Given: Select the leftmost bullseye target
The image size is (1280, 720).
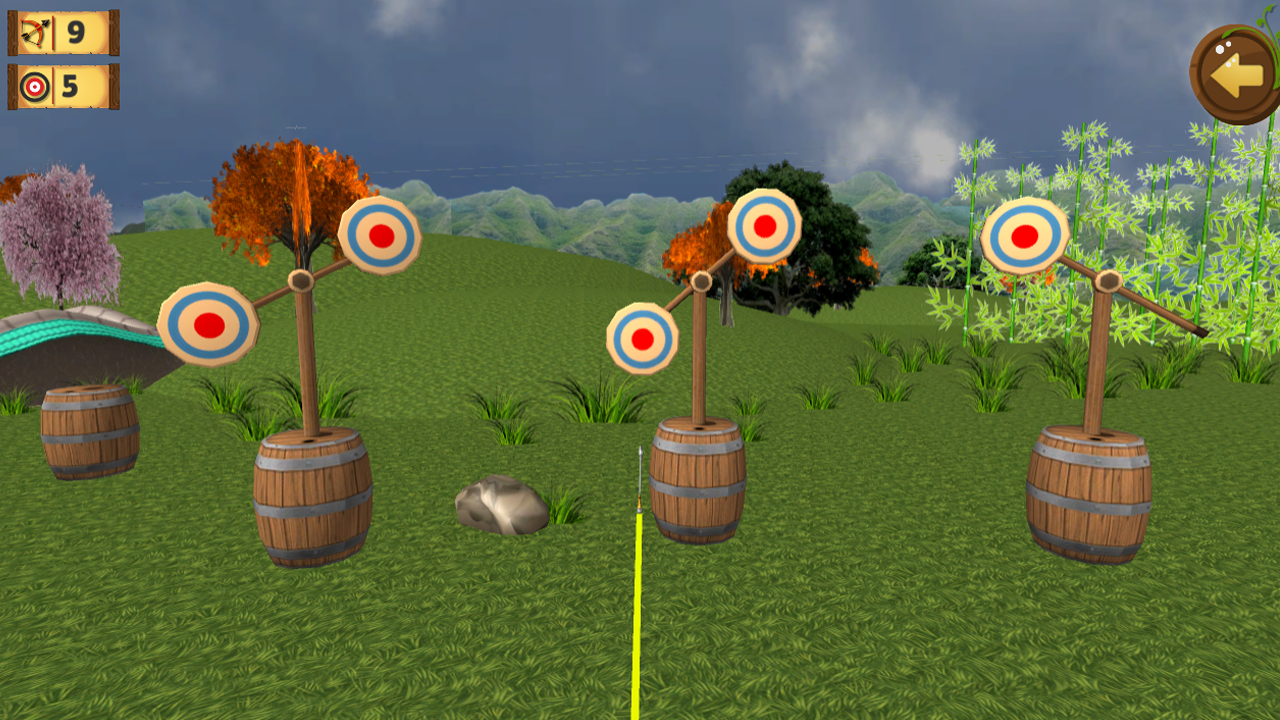Looking at the screenshot, I should [210, 327].
